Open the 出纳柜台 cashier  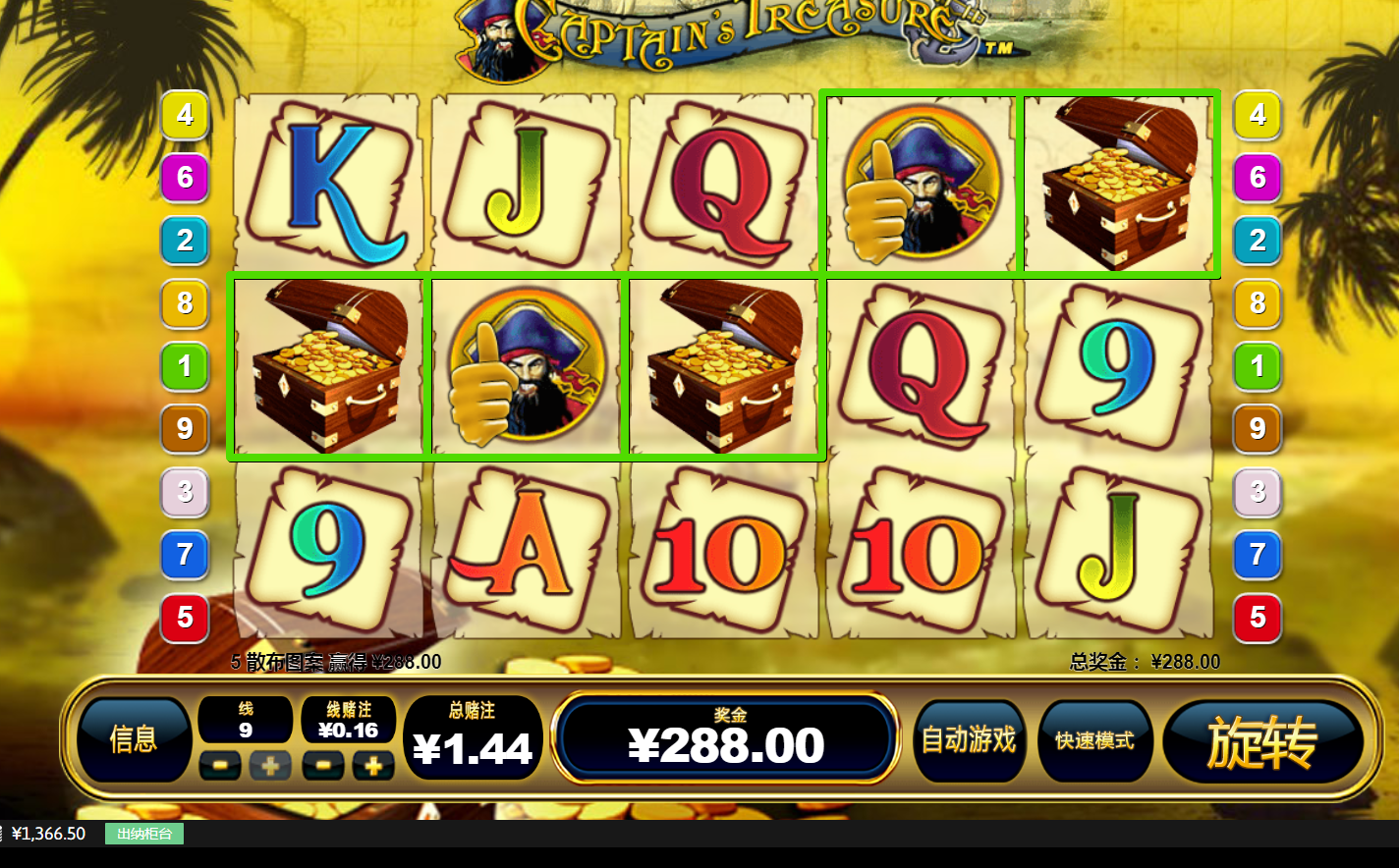[144, 834]
